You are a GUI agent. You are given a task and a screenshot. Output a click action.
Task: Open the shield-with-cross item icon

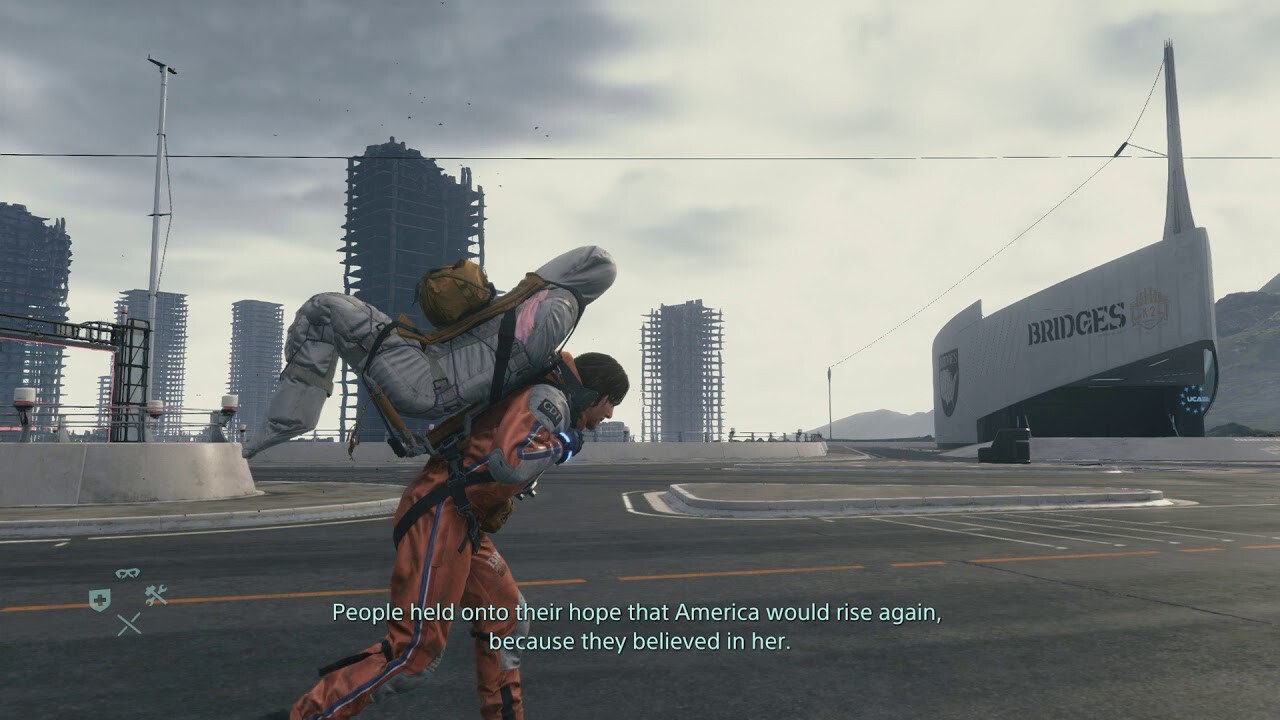pyautogui.click(x=100, y=599)
